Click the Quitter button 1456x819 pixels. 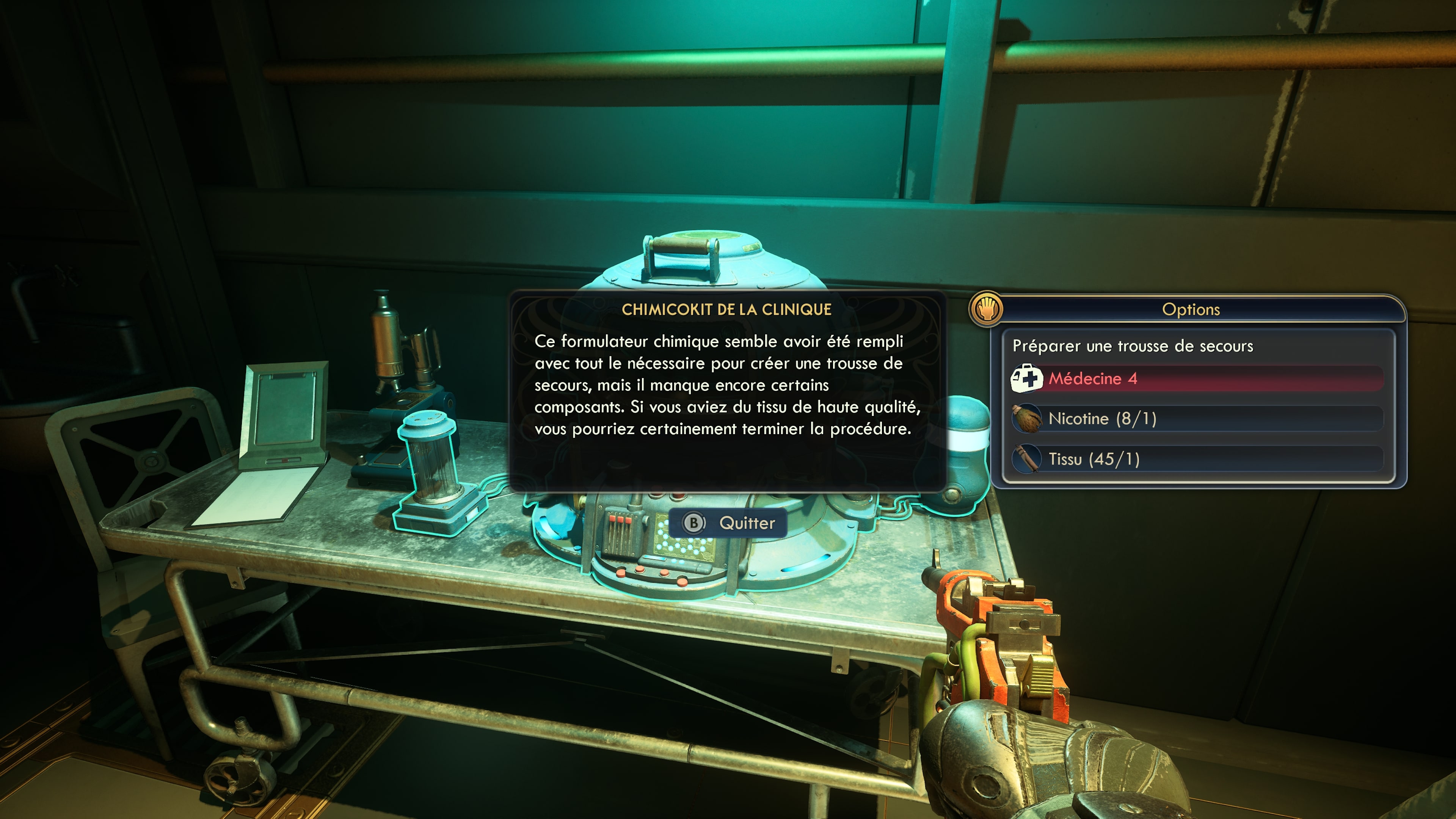[x=728, y=523]
